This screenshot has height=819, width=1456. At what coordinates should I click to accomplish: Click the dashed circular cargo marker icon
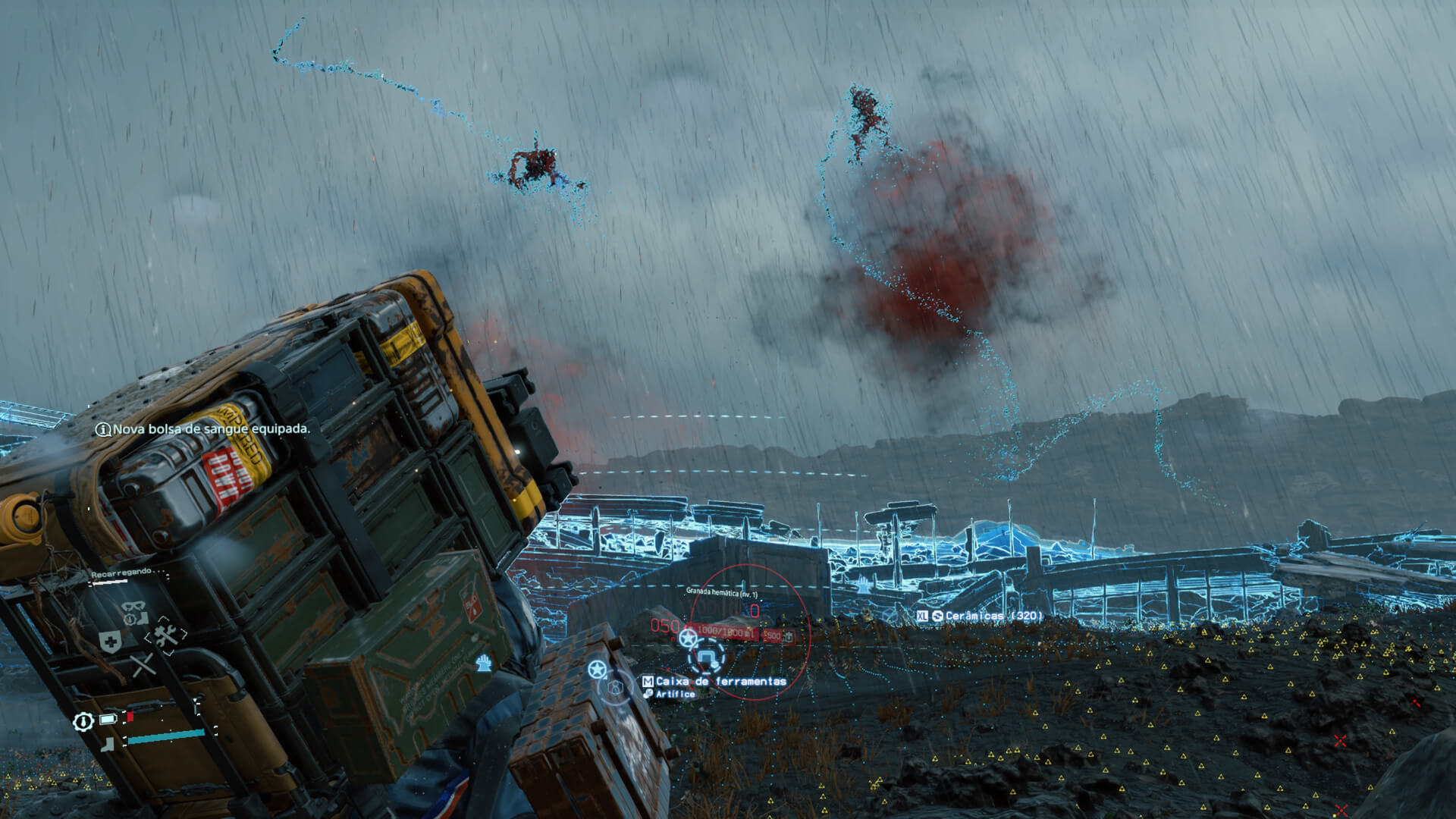[x=707, y=655]
